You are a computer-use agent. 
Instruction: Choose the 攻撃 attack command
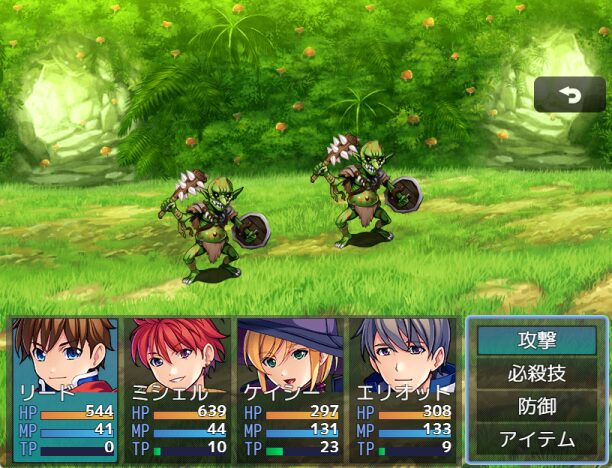click(x=536, y=341)
